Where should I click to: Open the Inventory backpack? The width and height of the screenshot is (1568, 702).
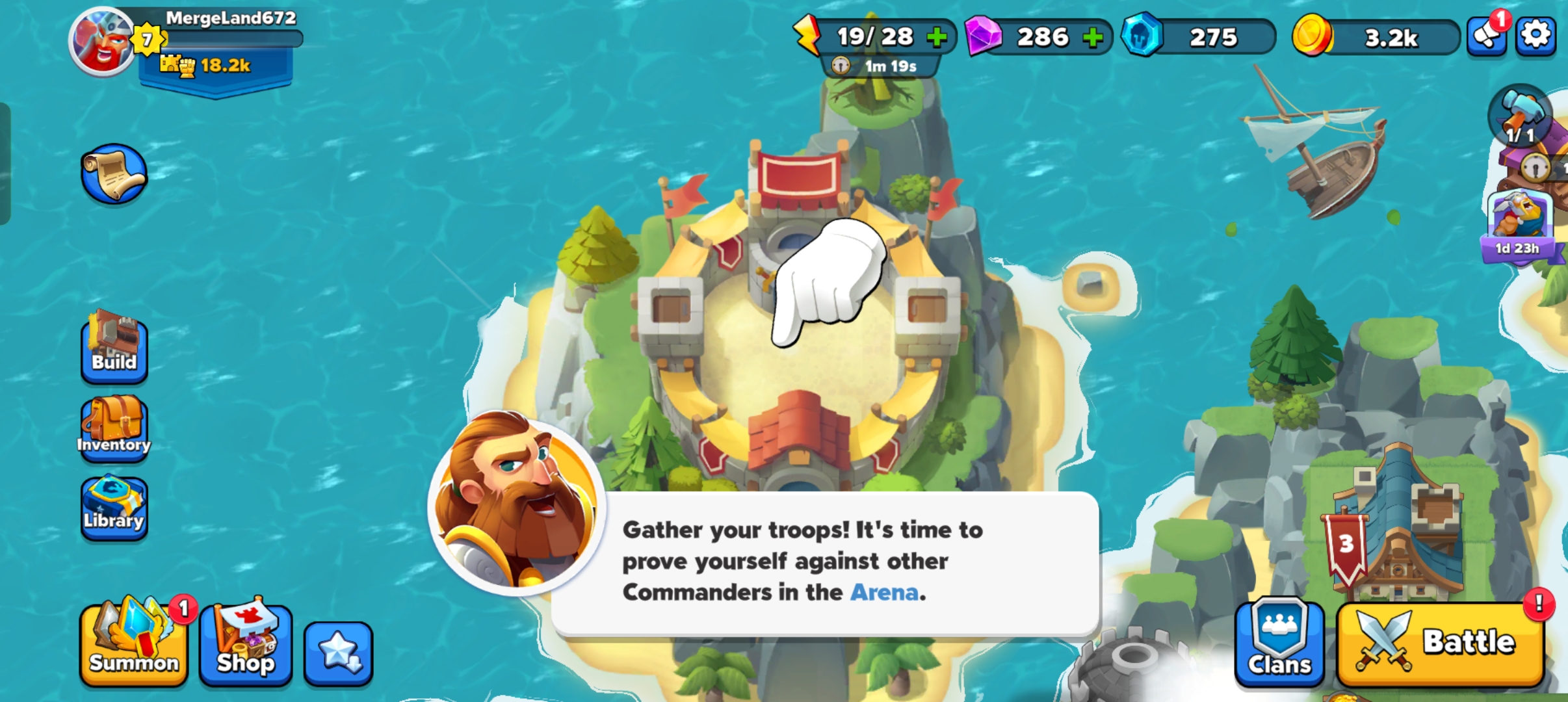tap(114, 428)
